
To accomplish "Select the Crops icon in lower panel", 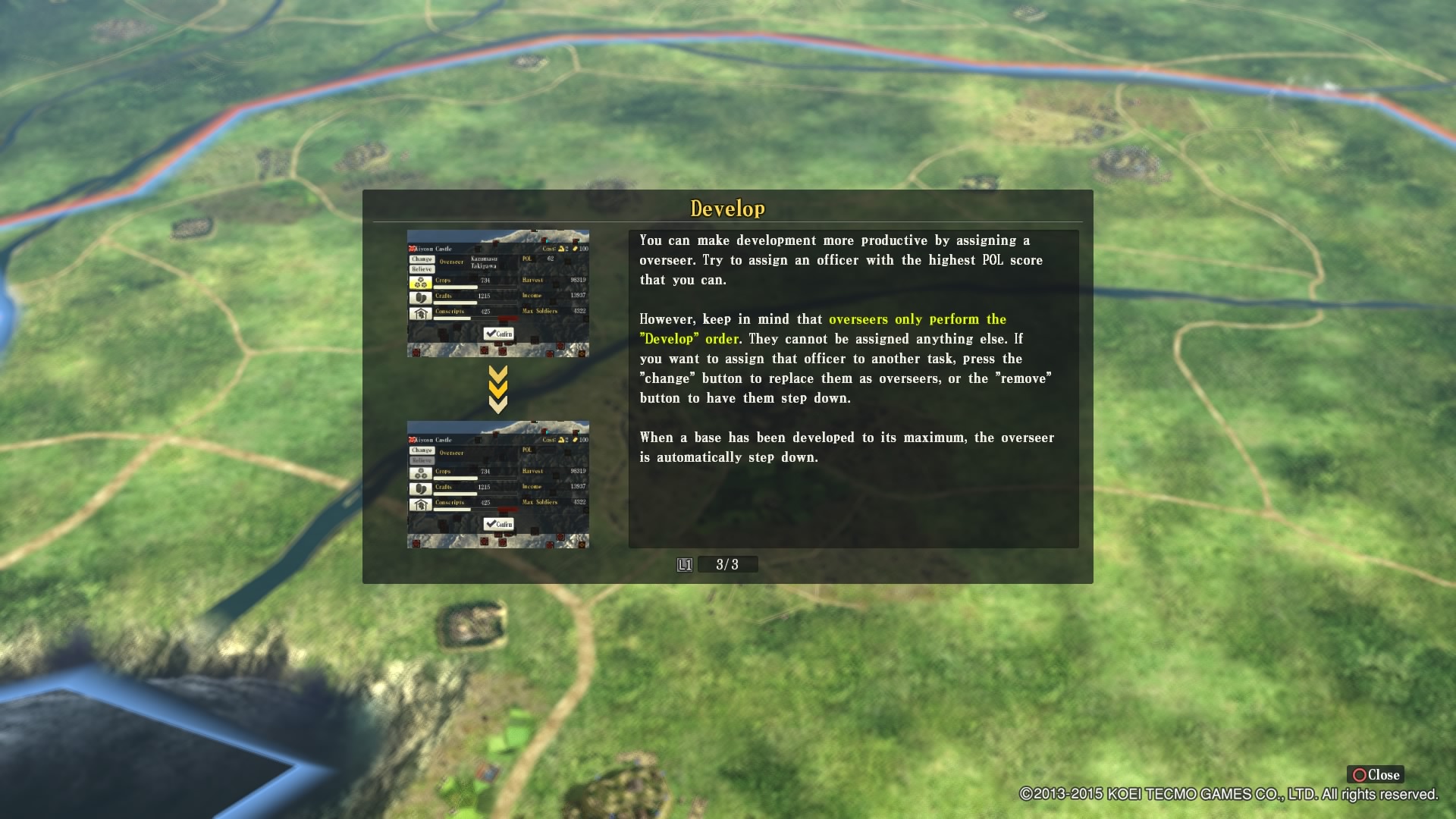I will 421,473.
